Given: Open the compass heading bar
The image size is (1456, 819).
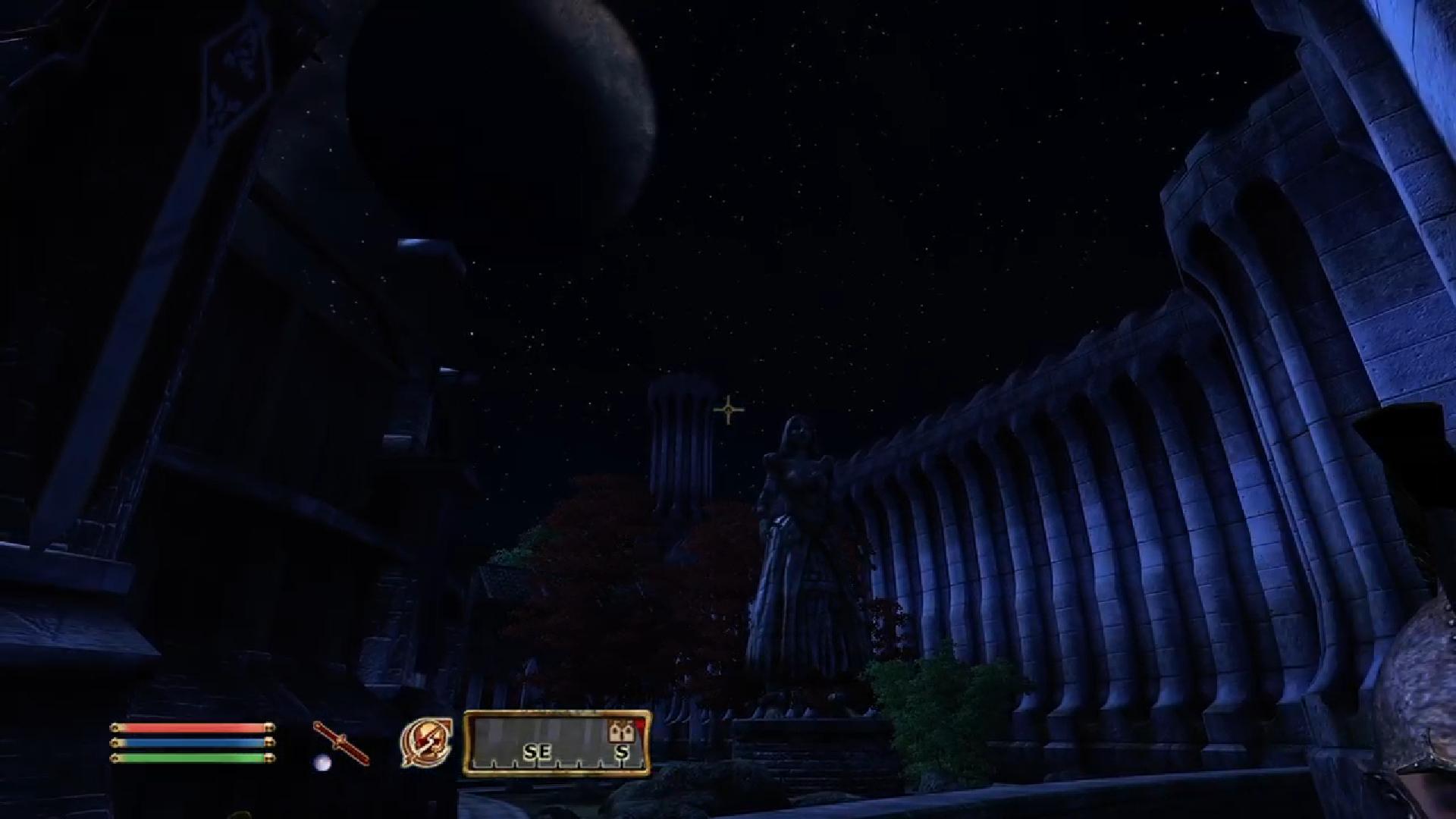Looking at the screenshot, I should pyautogui.click(x=557, y=743).
